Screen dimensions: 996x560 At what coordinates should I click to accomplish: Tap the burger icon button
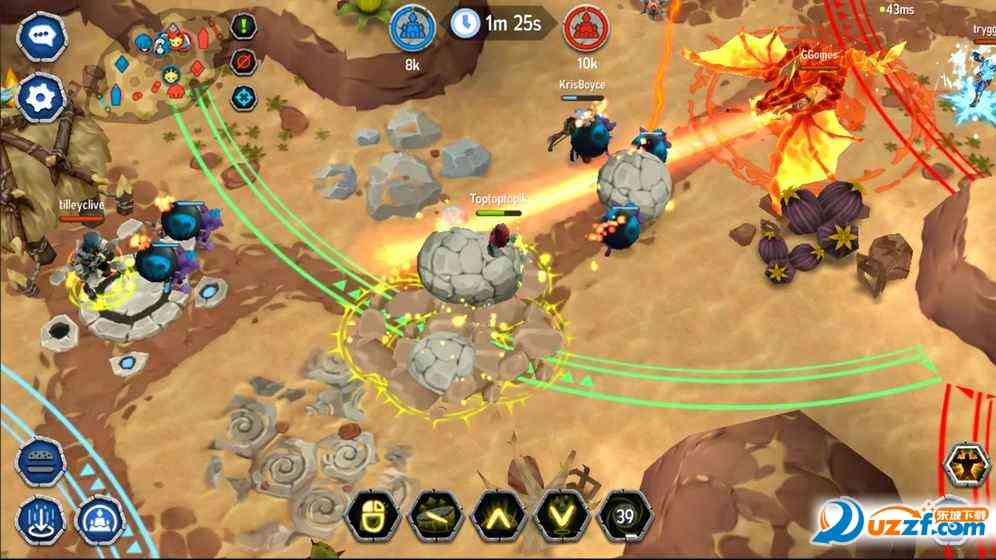[x=41, y=463]
